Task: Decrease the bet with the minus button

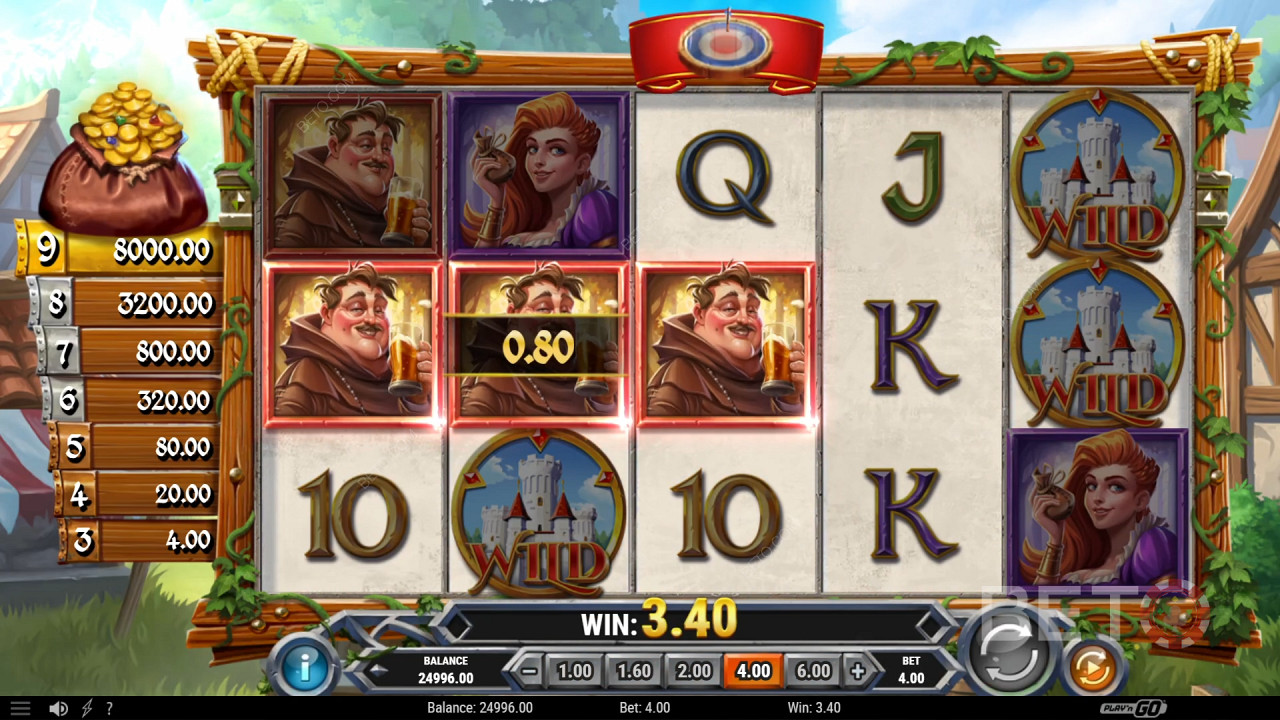Action: (531, 671)
